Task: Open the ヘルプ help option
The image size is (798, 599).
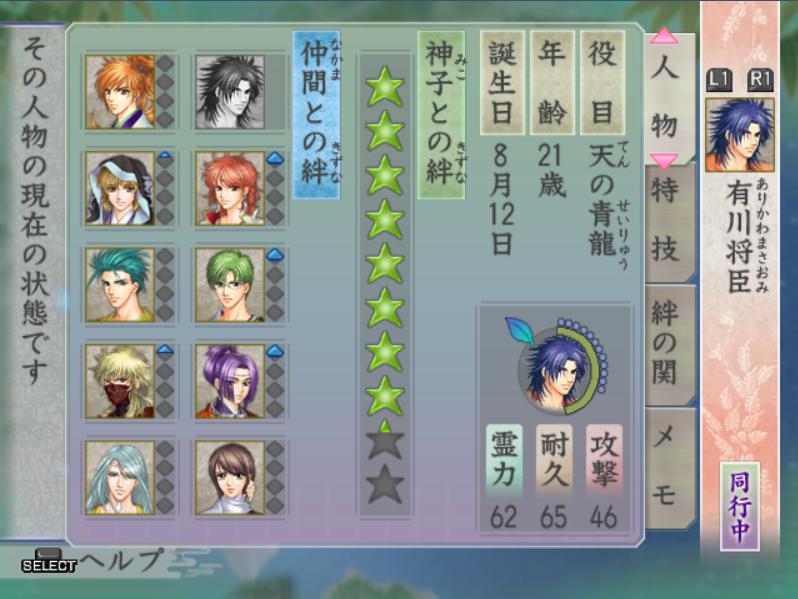Action: (120, 561)
